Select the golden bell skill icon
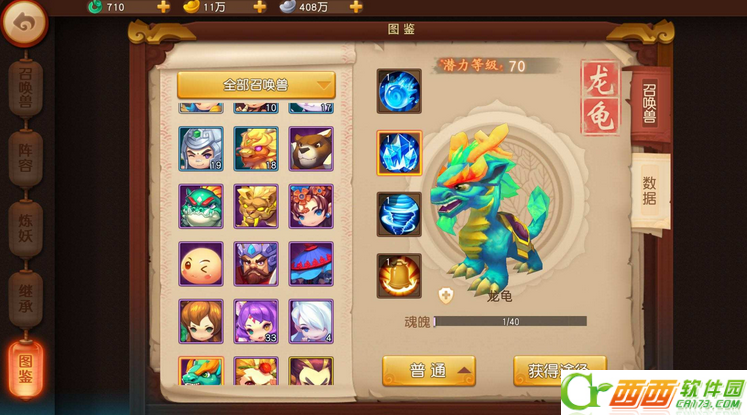747x415 pixels. (x=399, y=275)
